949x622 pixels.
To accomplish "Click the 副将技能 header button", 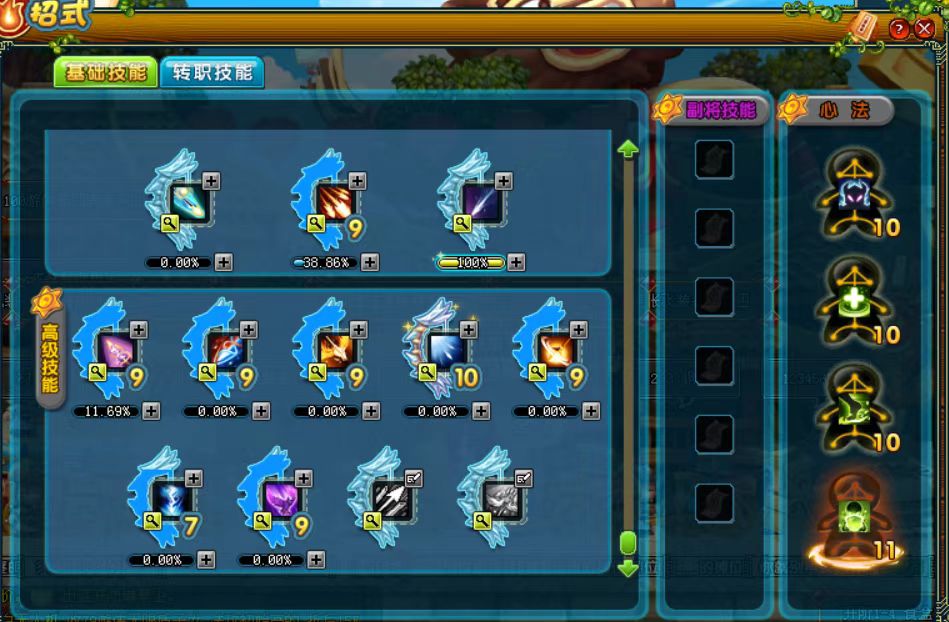I will [x=712, y=110].
